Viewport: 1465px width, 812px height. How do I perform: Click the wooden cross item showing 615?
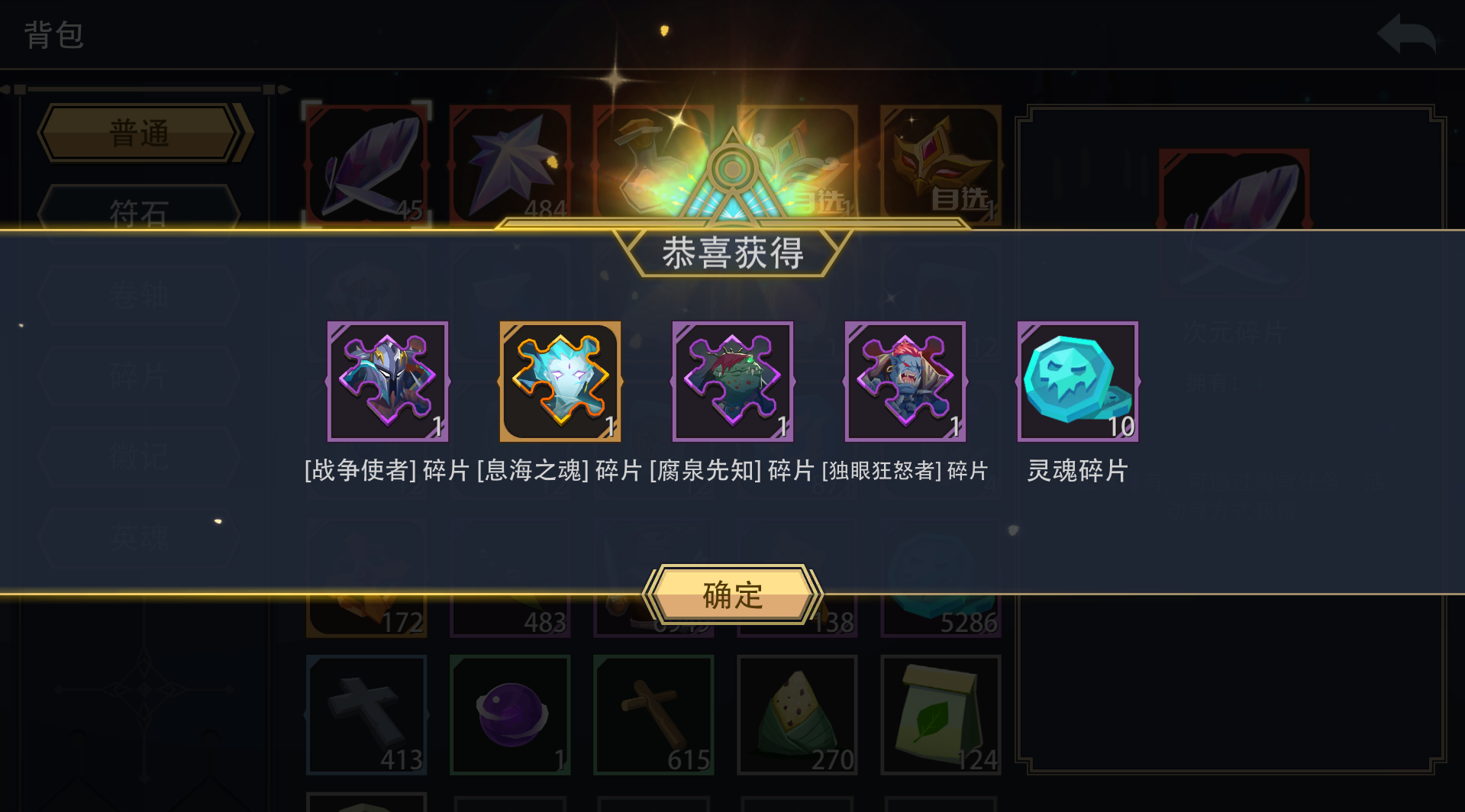pos(653,714)
